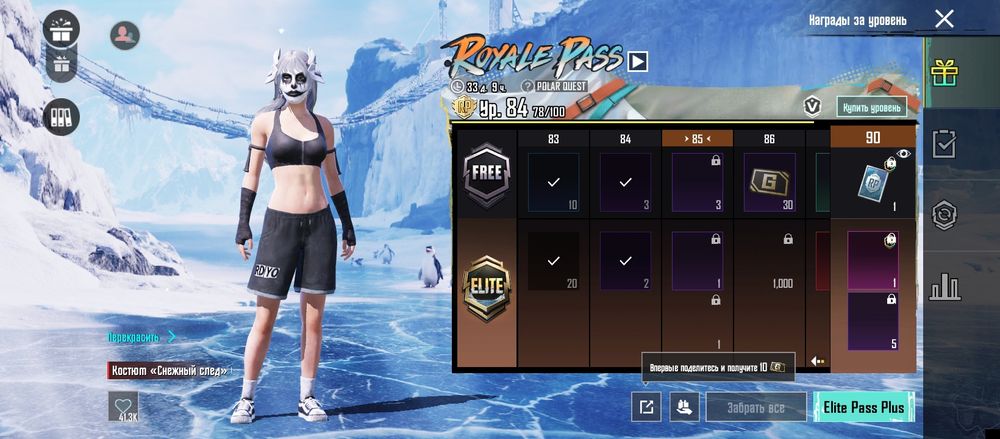The image size is (1000, 439).
Task: Open the clipboard missions tab
Action: click(x=943, y=144)
